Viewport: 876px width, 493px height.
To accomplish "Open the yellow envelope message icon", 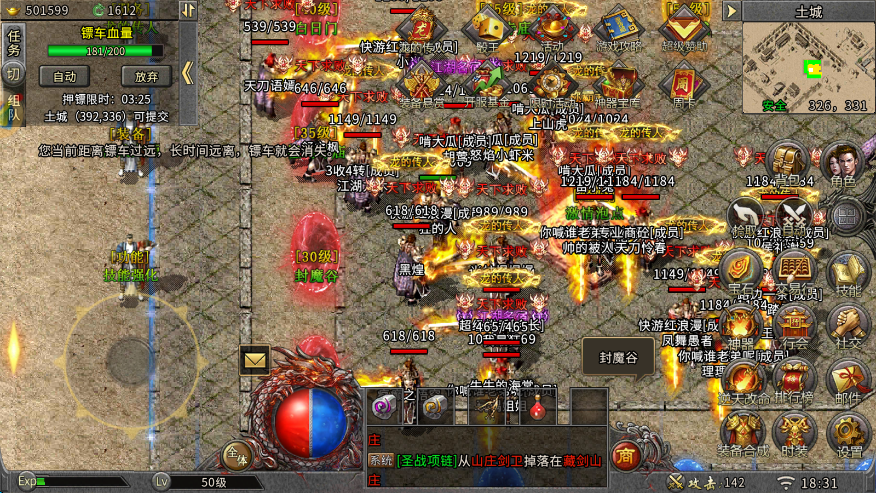I will point(255,359).
